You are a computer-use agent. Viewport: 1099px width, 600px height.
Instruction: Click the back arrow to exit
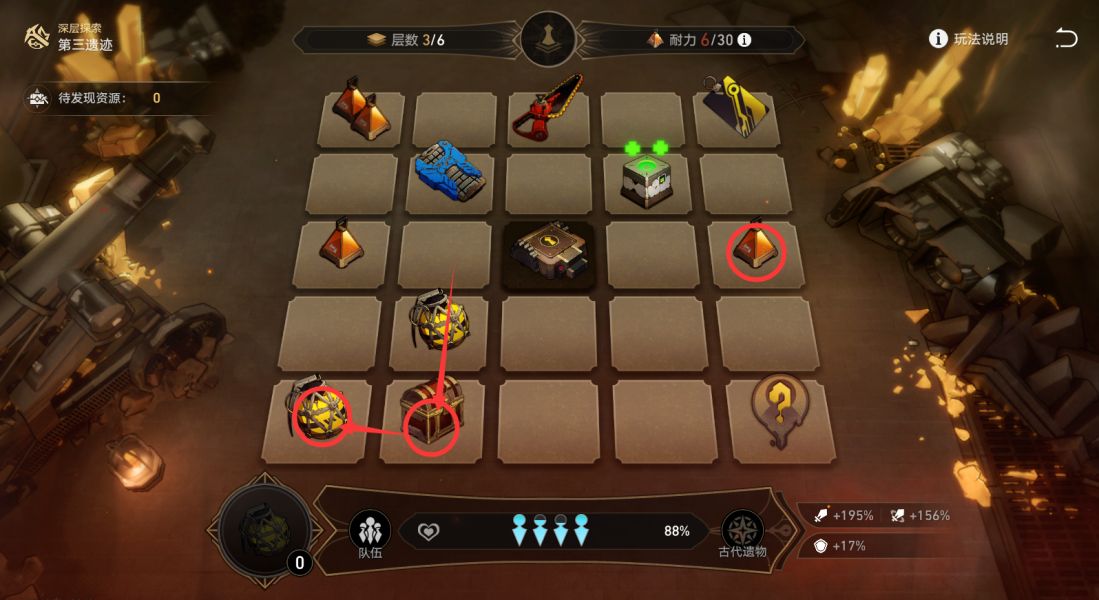(x=1066, y=39)
